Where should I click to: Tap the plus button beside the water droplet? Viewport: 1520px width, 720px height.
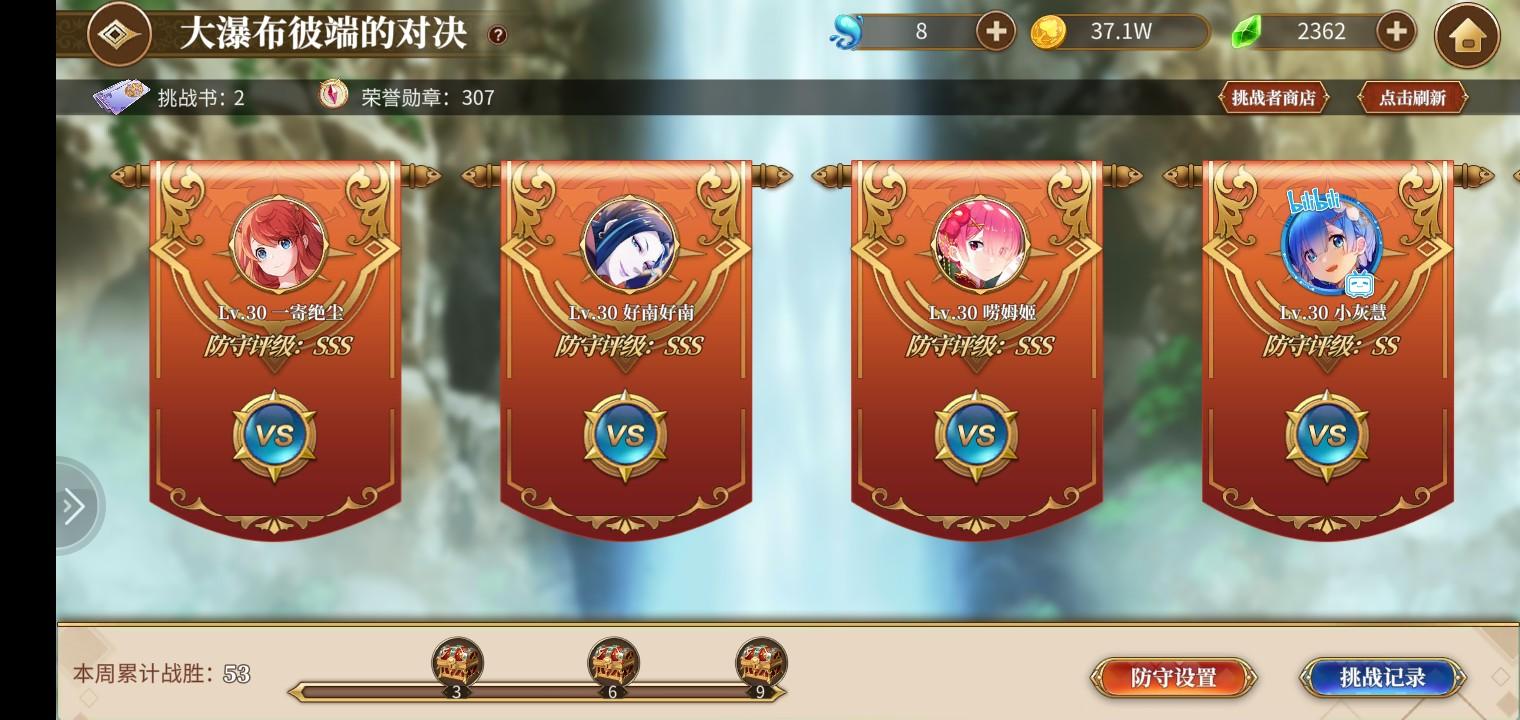[x=994, y=31]
